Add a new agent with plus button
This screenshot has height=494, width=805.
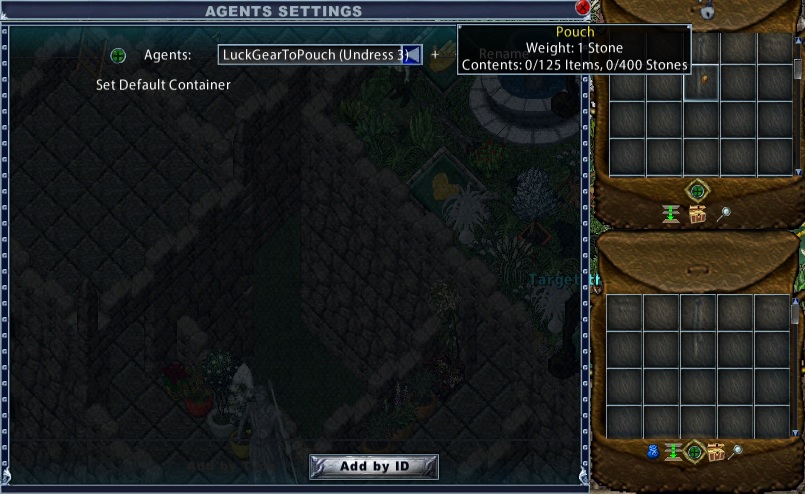pos(435,55)
